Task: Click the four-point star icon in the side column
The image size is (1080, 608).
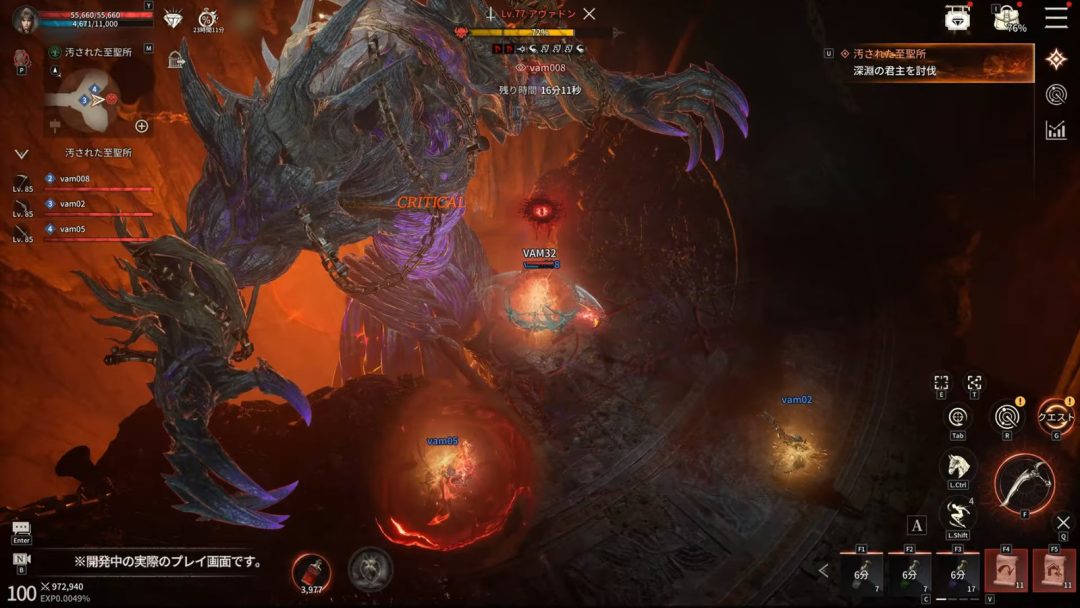Action: 1056,59
